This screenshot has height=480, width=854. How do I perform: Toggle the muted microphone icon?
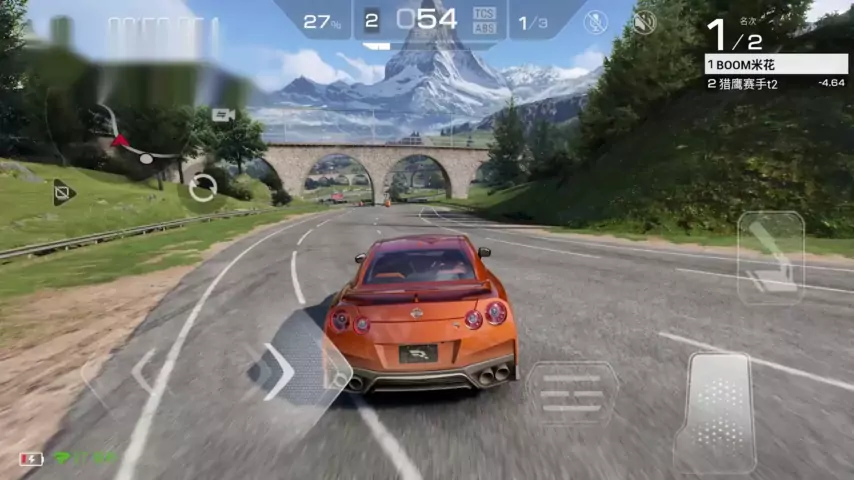click(x=596, y=22)
